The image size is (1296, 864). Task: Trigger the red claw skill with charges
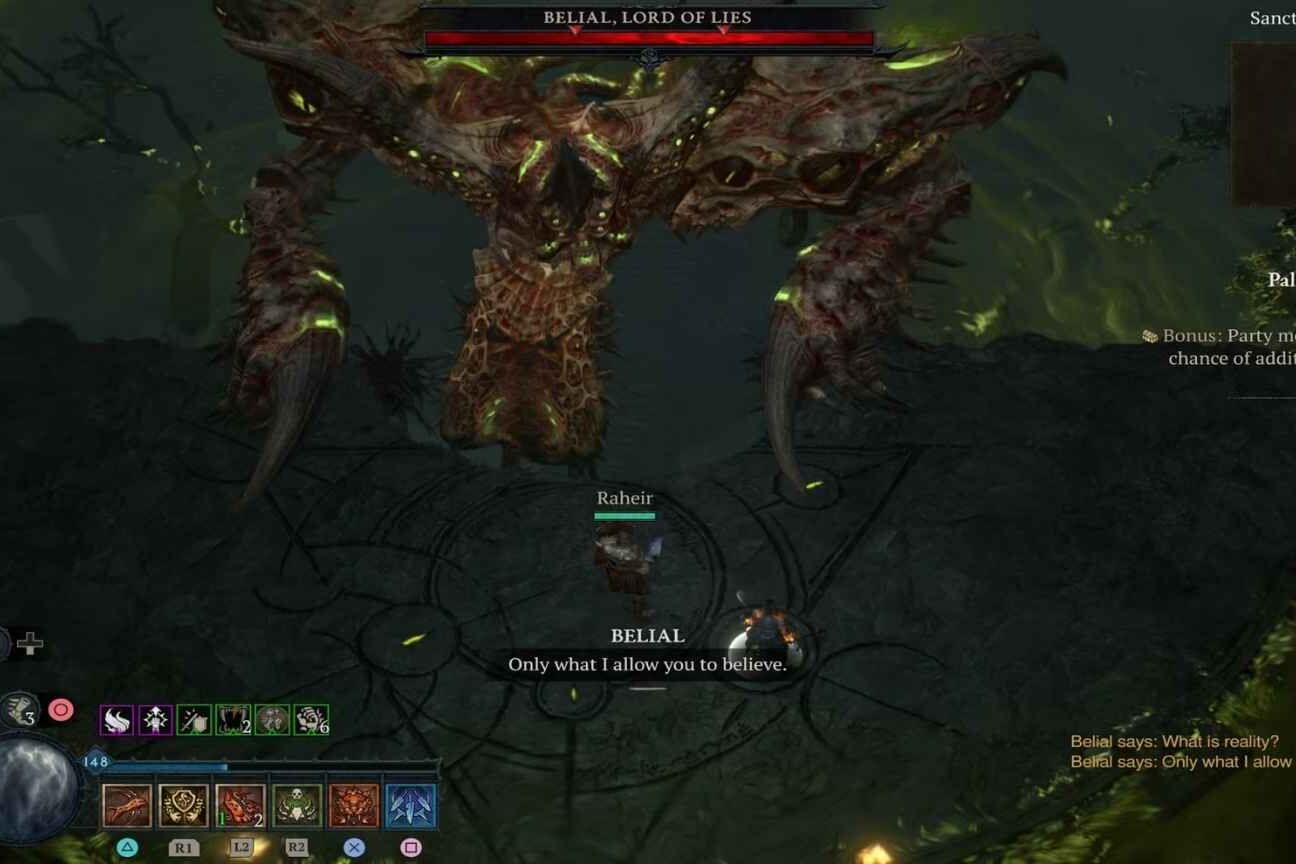click(241, 806)
